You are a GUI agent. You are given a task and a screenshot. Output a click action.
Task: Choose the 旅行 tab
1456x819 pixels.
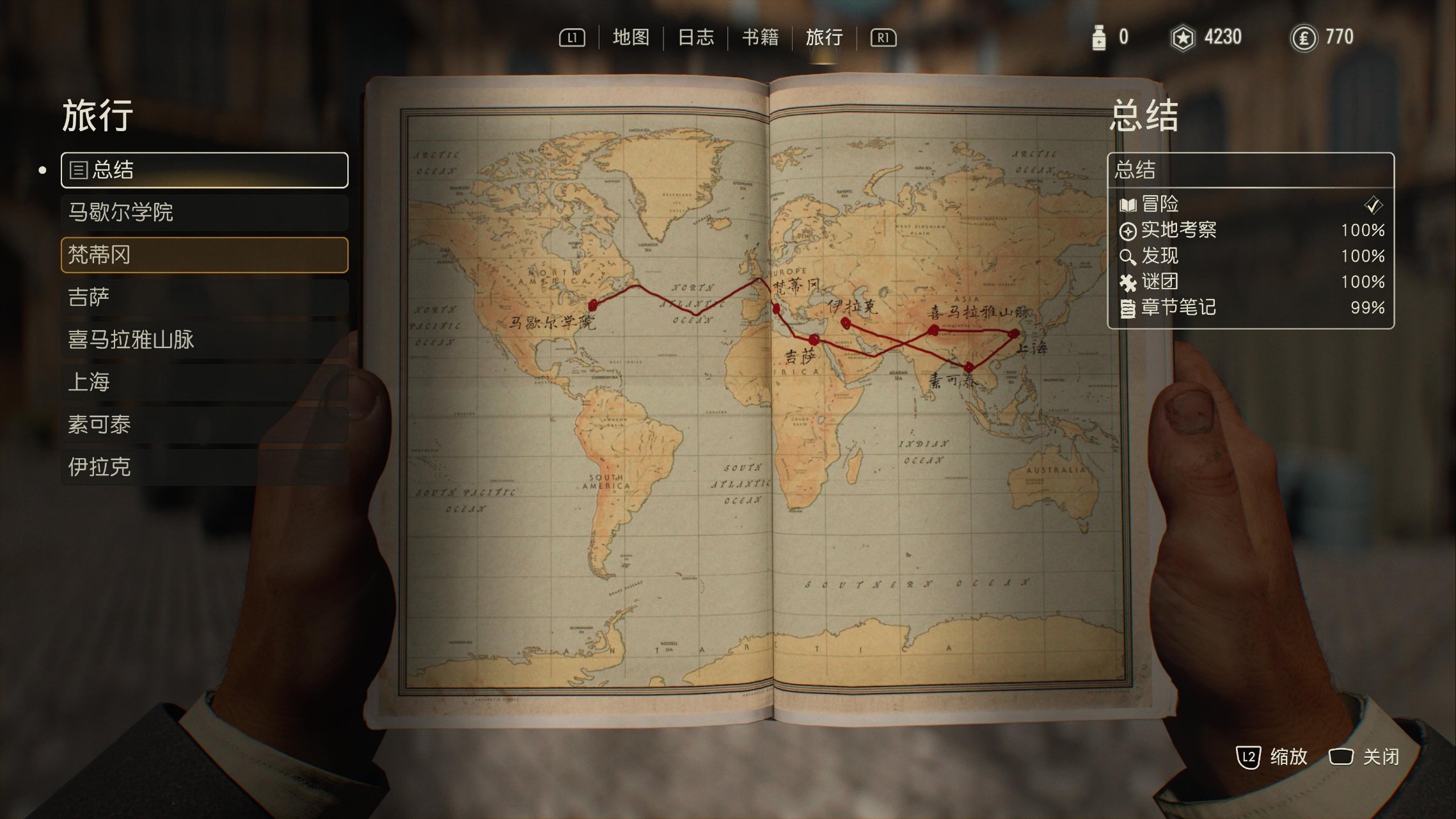[824, 38]
